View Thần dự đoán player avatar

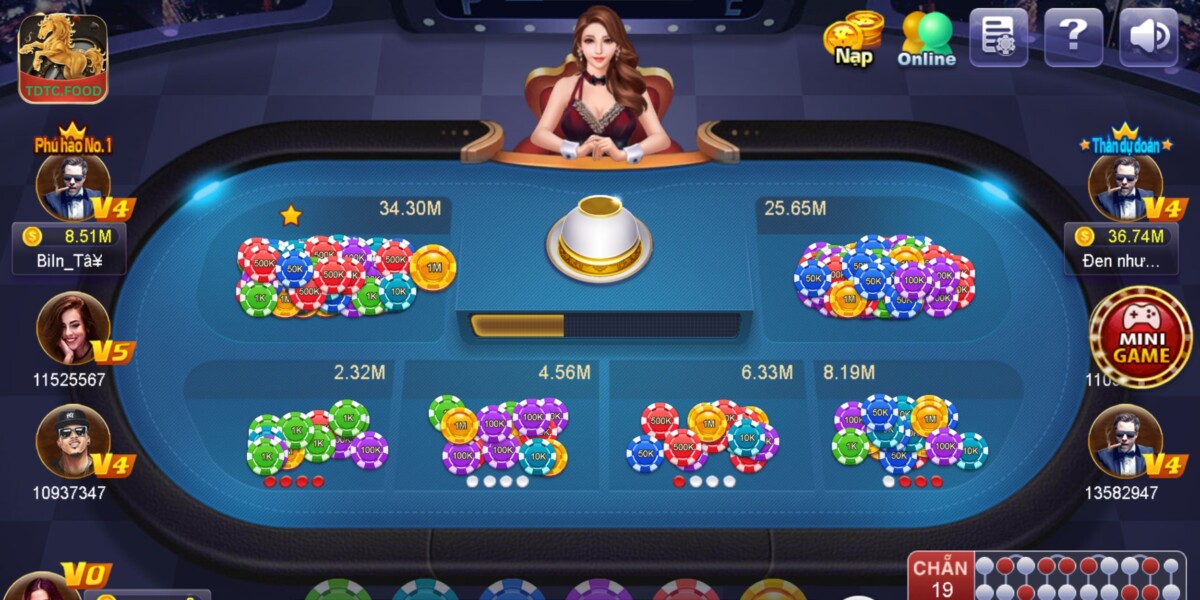point(1125,187)
